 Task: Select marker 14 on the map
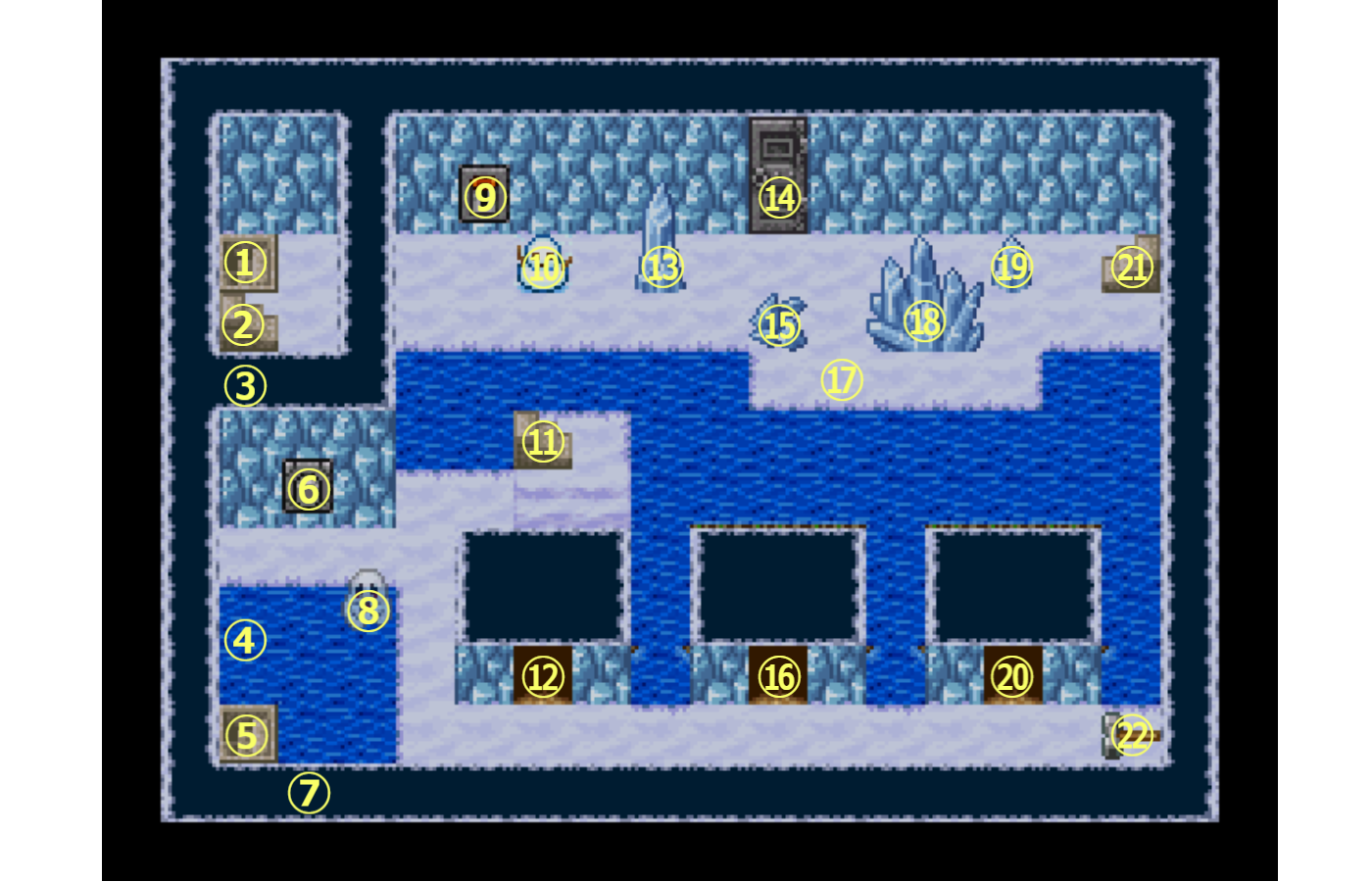780,197
